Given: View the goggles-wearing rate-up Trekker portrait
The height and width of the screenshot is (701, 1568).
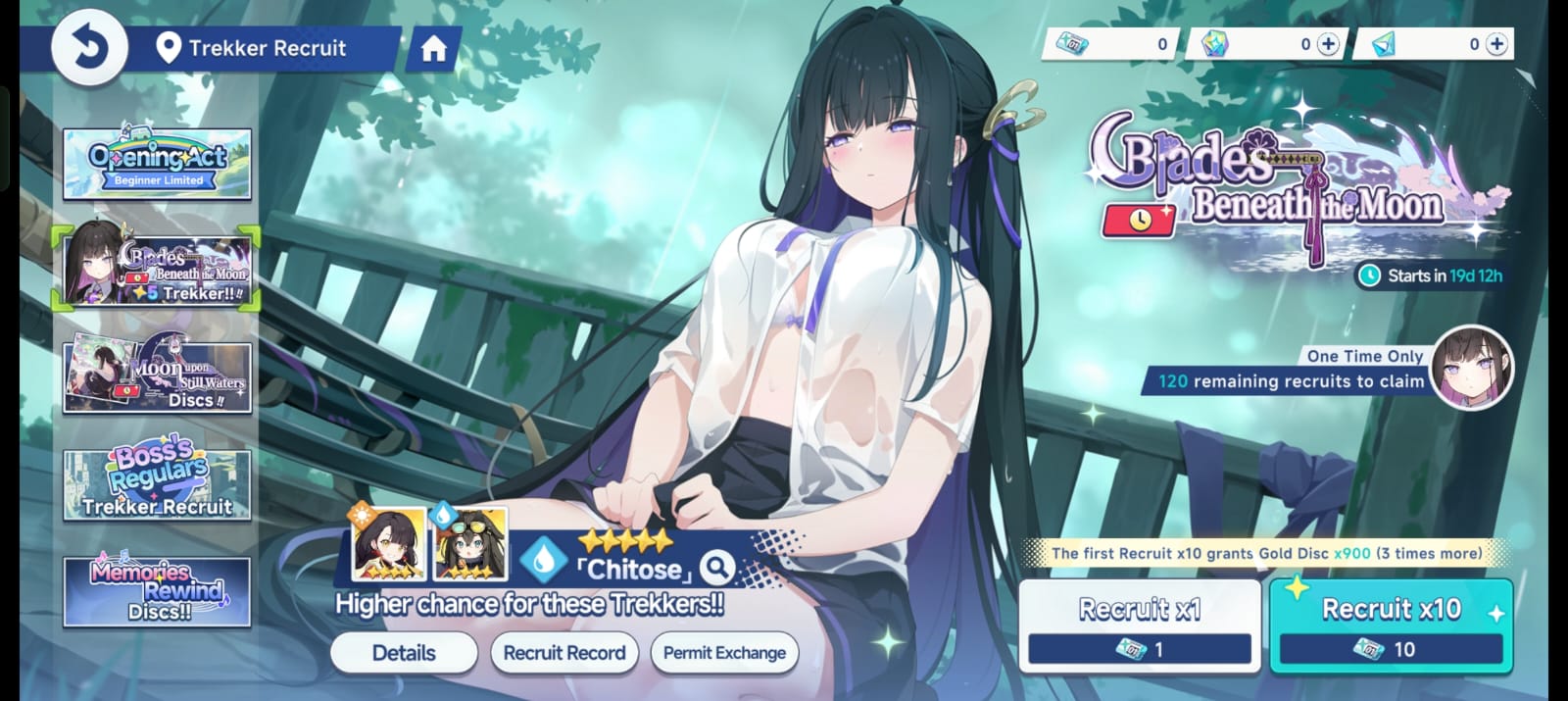Looking at the screenshot, I should click(x=470, y=543).
